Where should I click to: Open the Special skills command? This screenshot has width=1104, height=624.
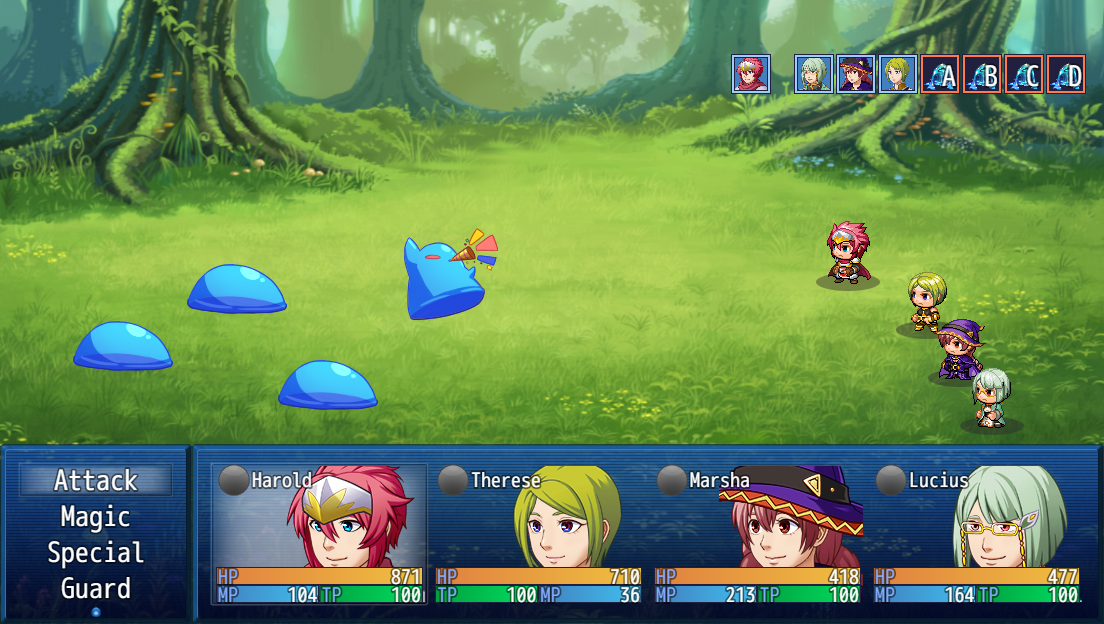[95, 553]
